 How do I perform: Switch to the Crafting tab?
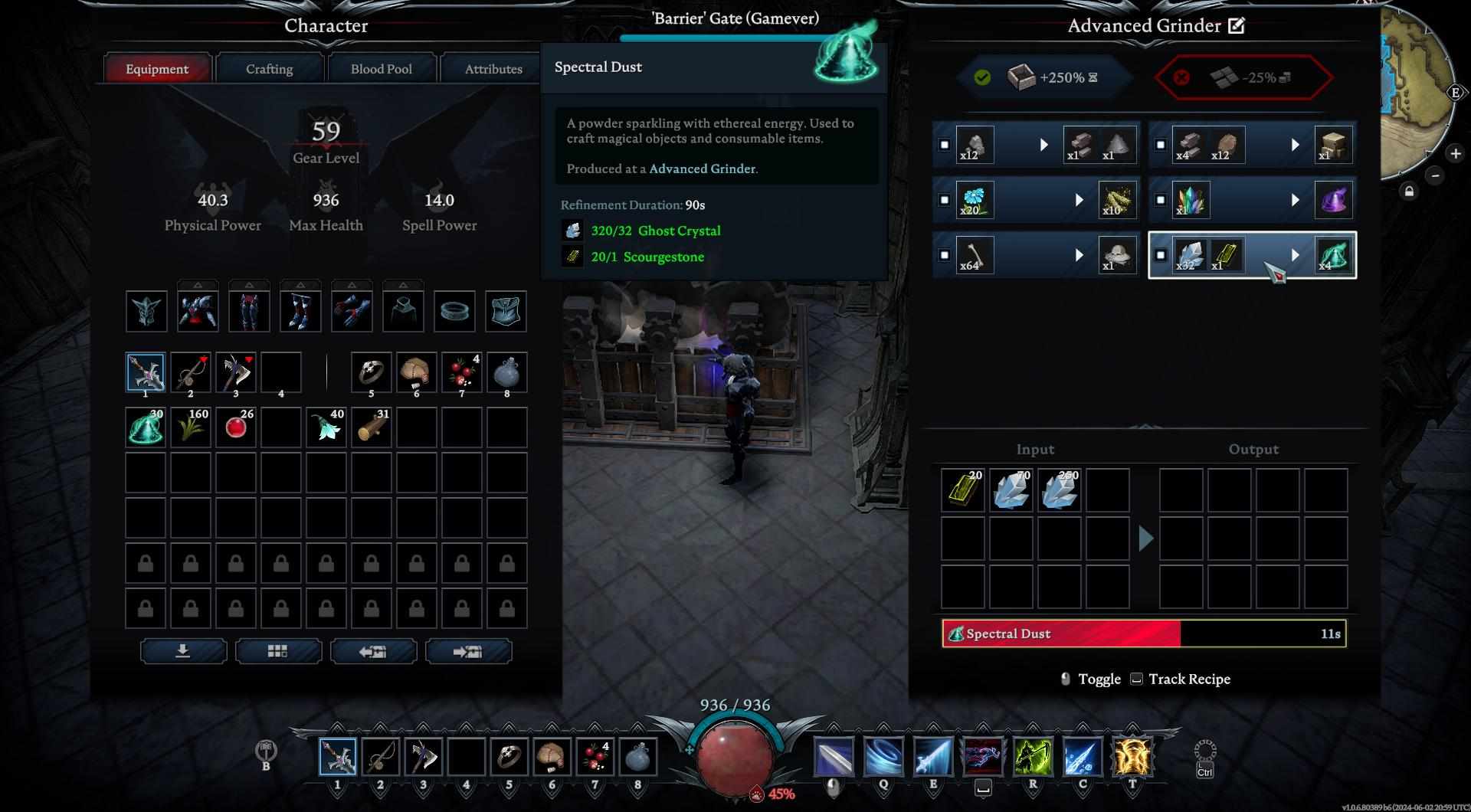point(269,69)
